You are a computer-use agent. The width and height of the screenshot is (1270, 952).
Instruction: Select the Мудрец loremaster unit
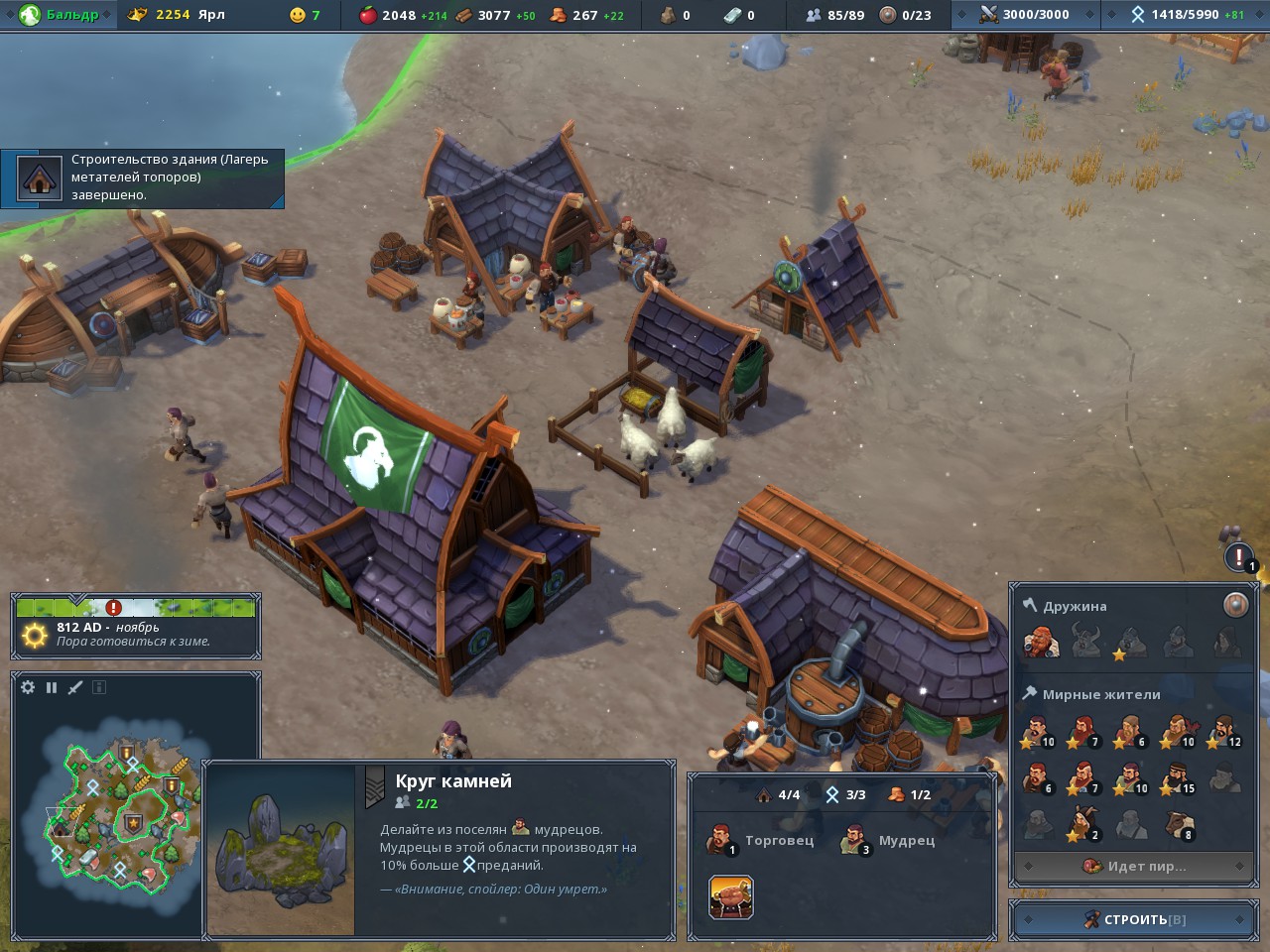click(854, 840)
